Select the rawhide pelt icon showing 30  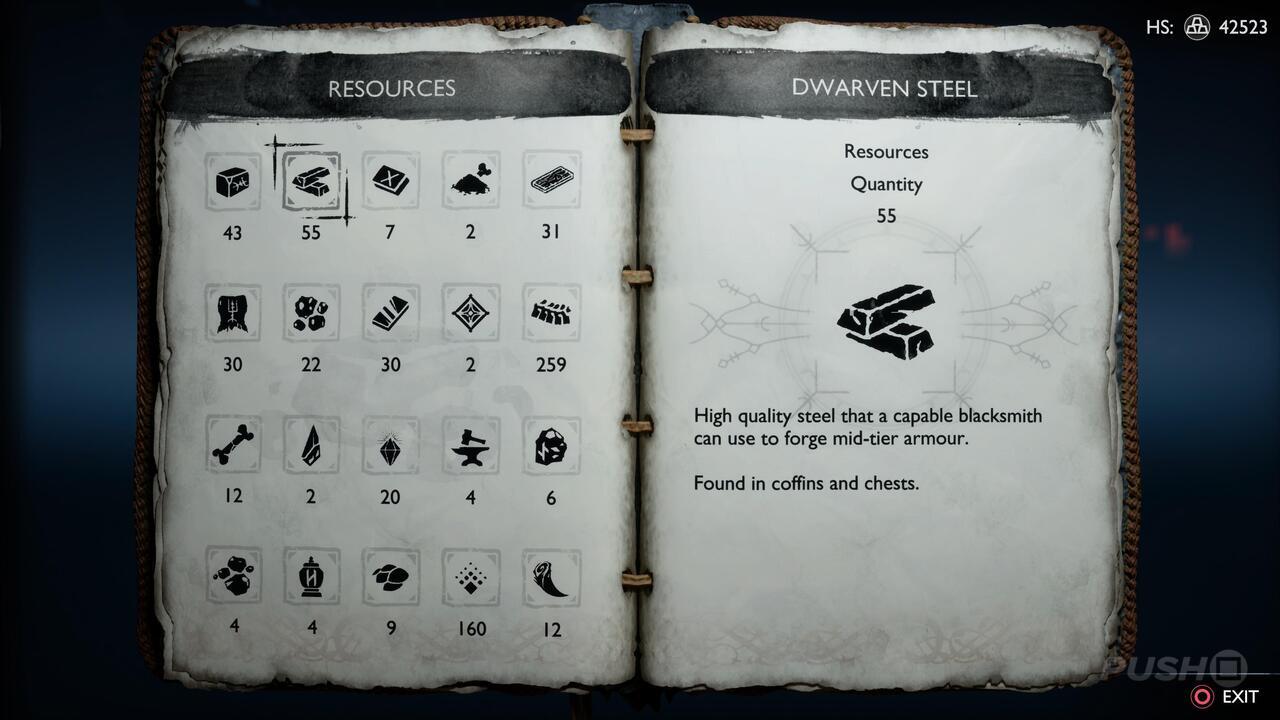coord(232,313)
